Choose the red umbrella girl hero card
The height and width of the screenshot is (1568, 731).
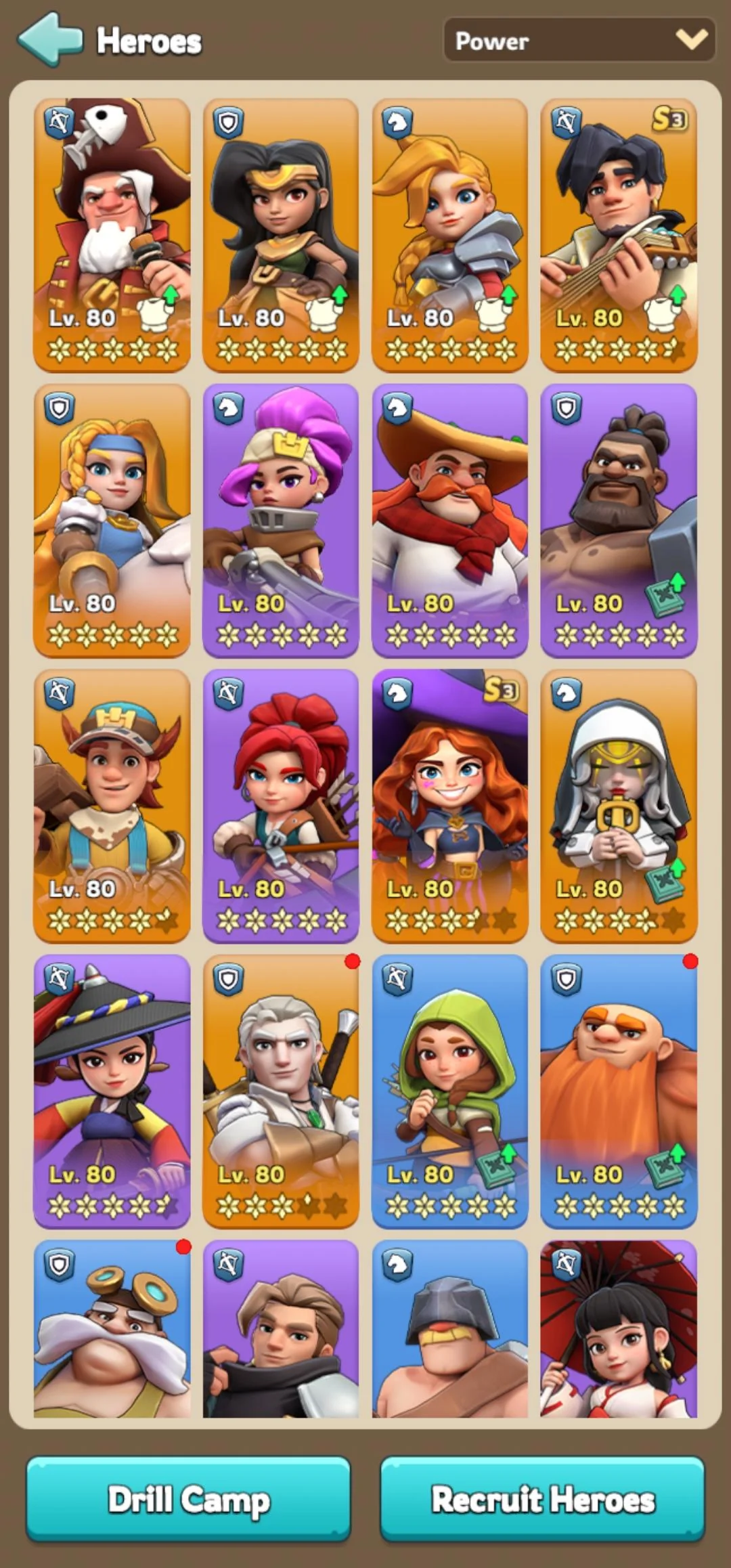click(619, 1328)
